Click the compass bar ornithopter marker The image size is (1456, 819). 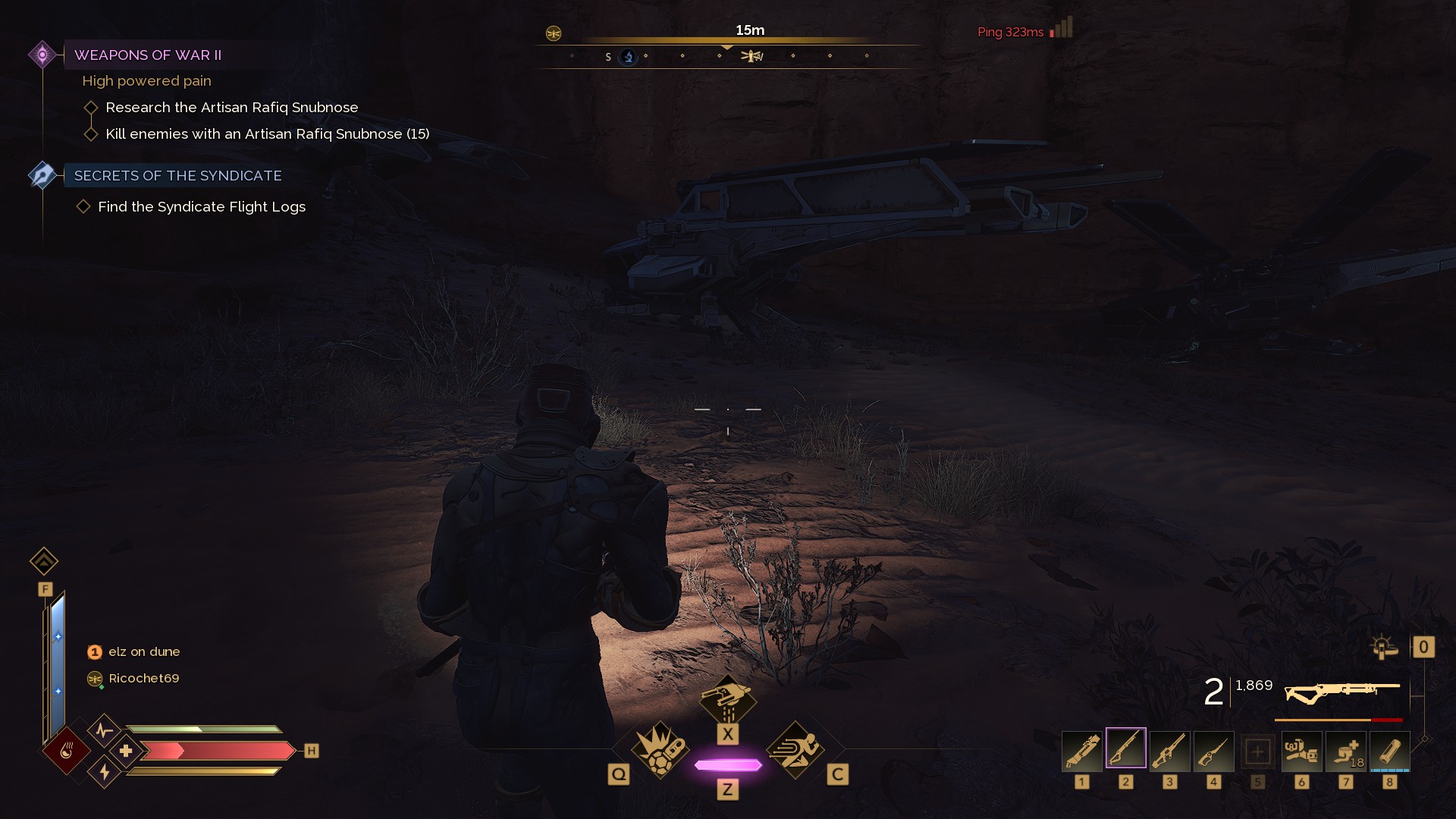tap(752, 56)
